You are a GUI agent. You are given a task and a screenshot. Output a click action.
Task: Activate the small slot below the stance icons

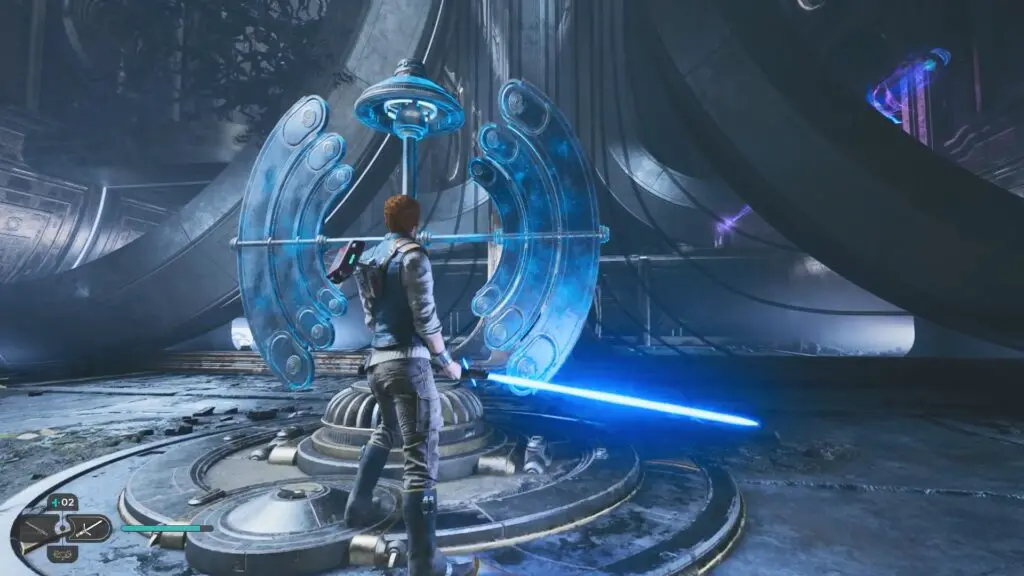point(62,553)
